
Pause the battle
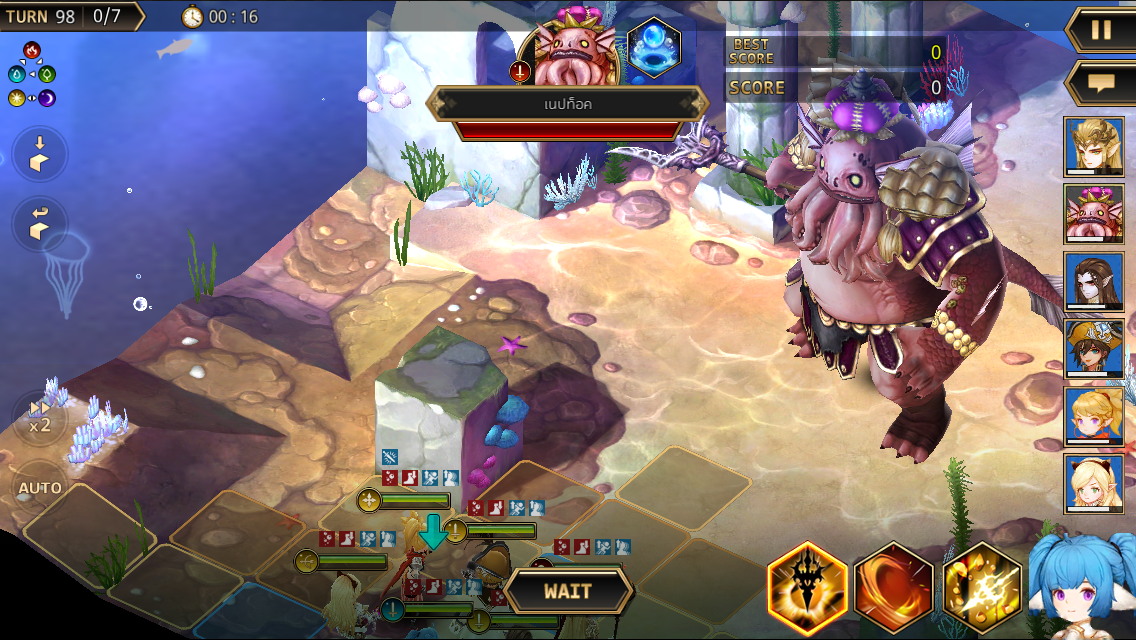[1101, 29]
